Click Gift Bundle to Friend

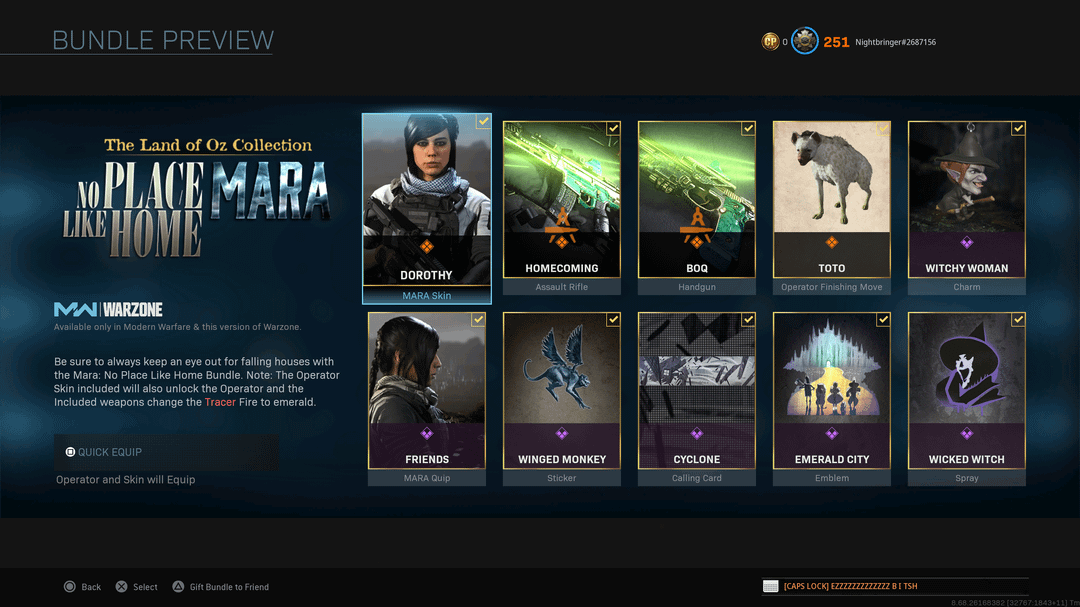click(x=221, y=587)
